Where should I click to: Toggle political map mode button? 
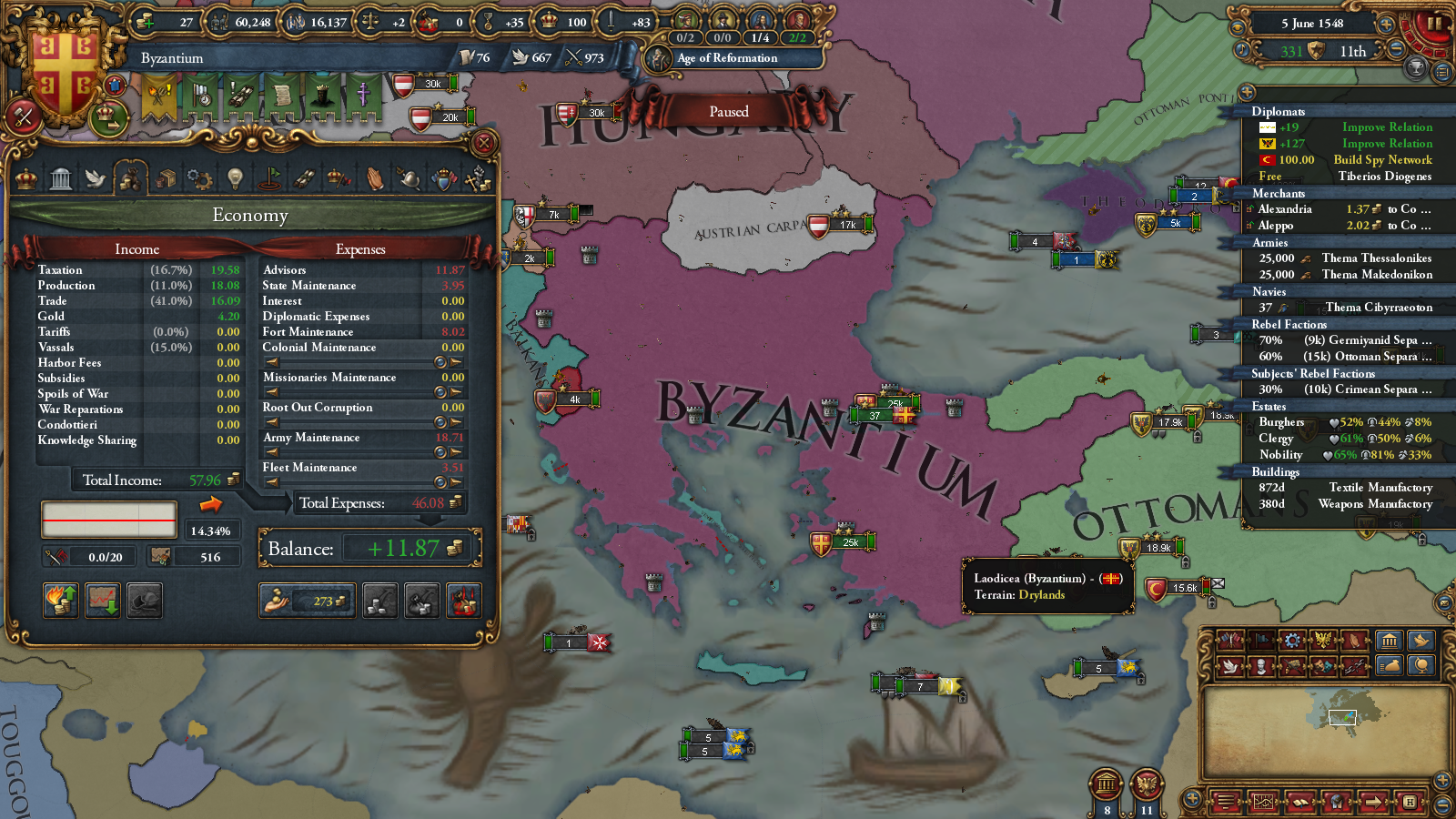point(1228,641)
